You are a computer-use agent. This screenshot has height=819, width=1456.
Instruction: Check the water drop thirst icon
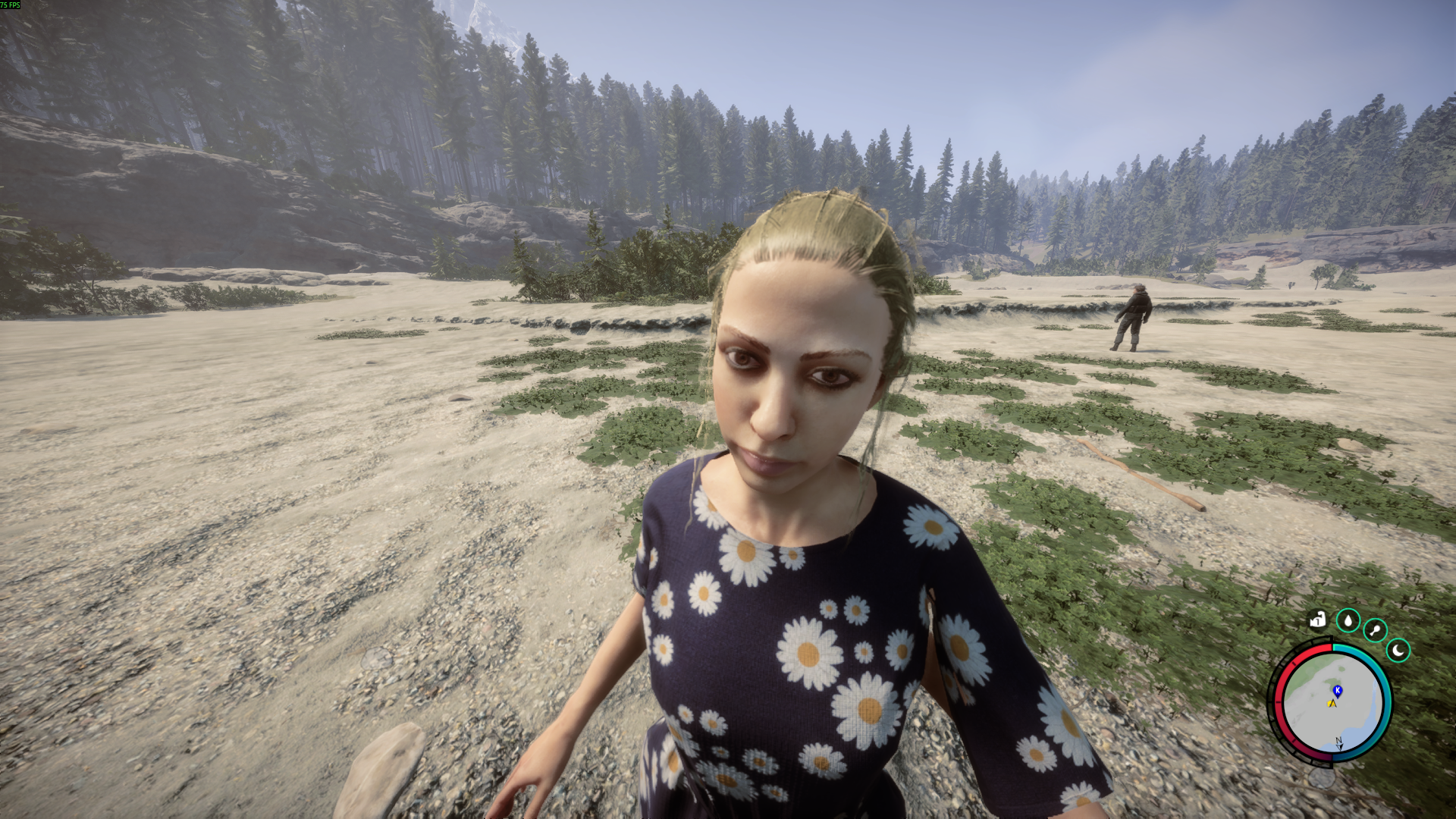click(1348, 620)
